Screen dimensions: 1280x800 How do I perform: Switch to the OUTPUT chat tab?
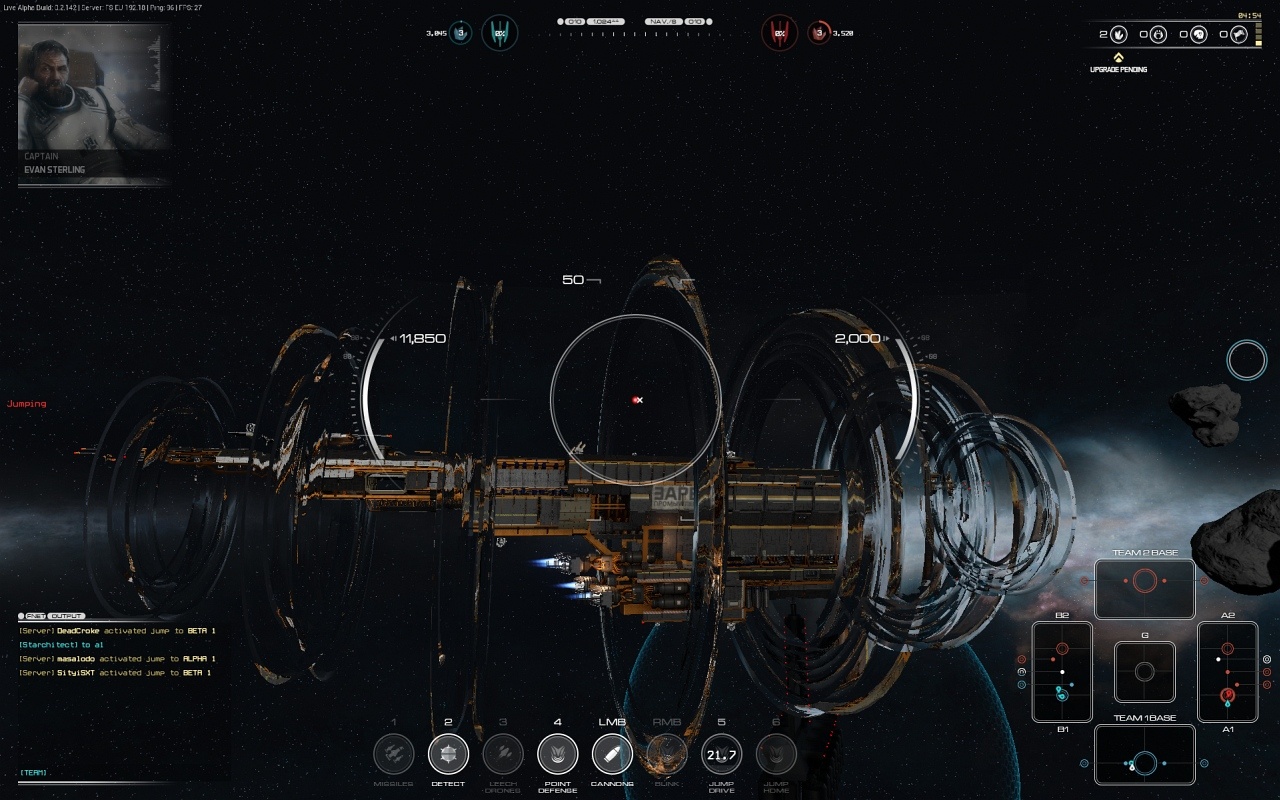point(68,616)
